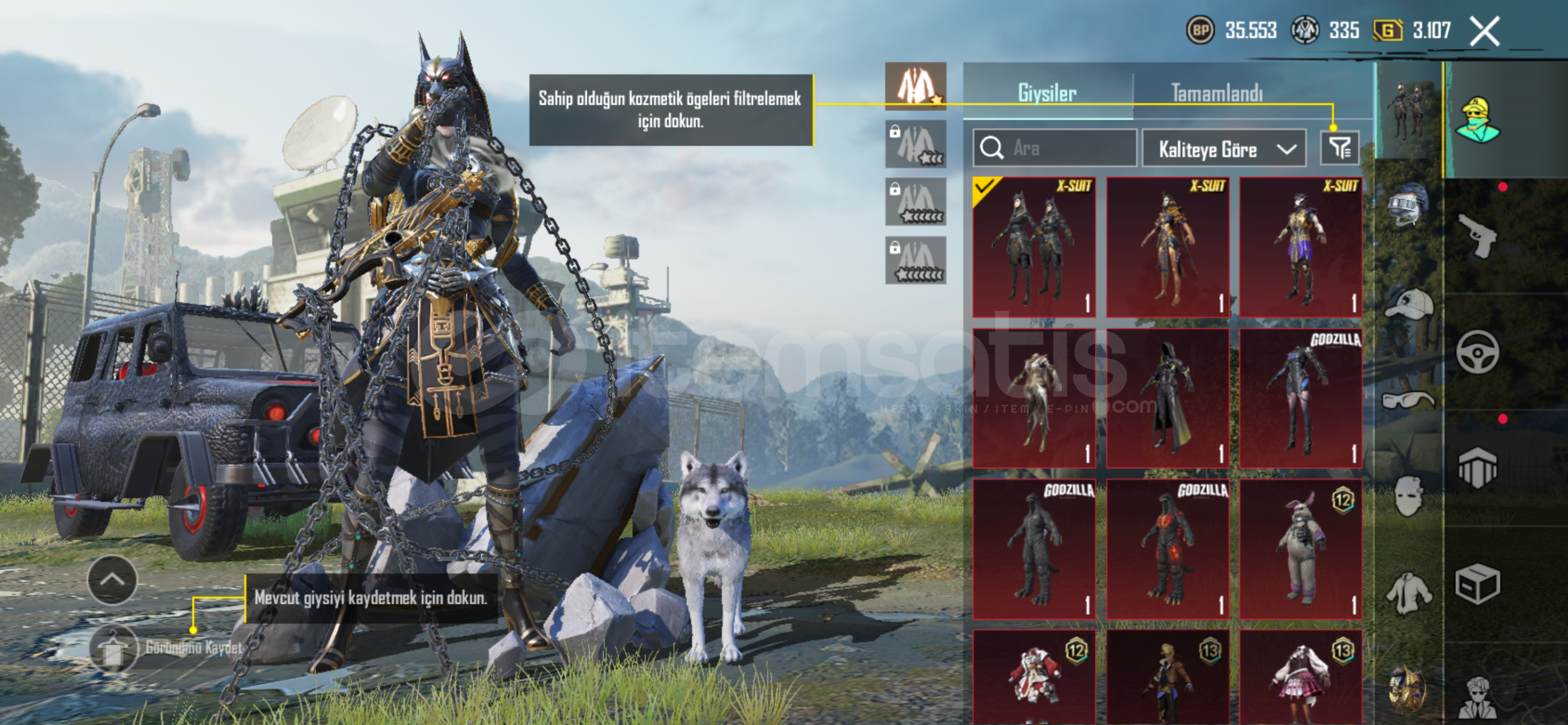Switch to the Tamamlandı tab
1568x725 pixels.
click(1216, 93)
